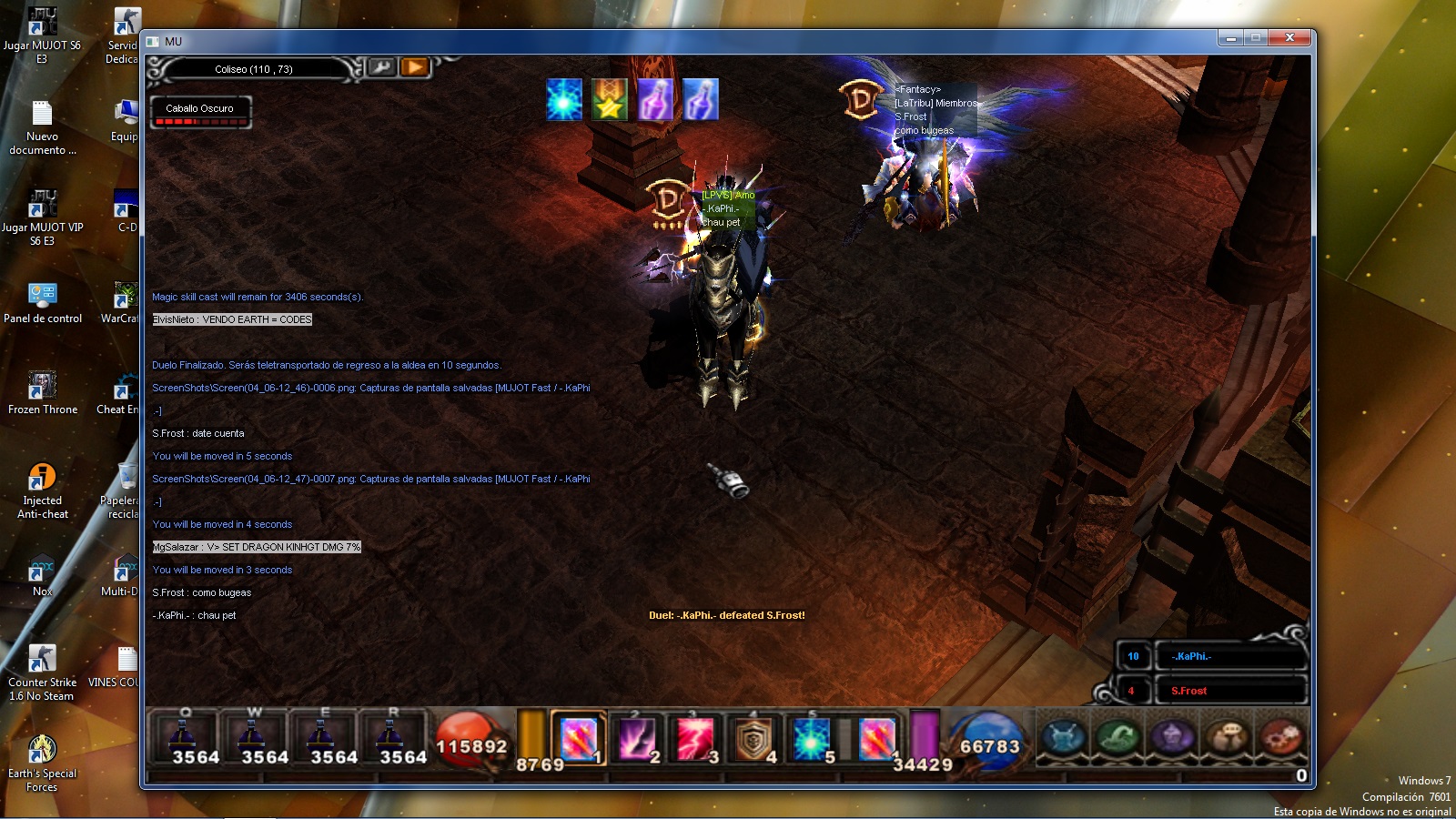Open the blue round menu icon
The height and width of the screenshot is (819, 1456).
coord(1065,737)
